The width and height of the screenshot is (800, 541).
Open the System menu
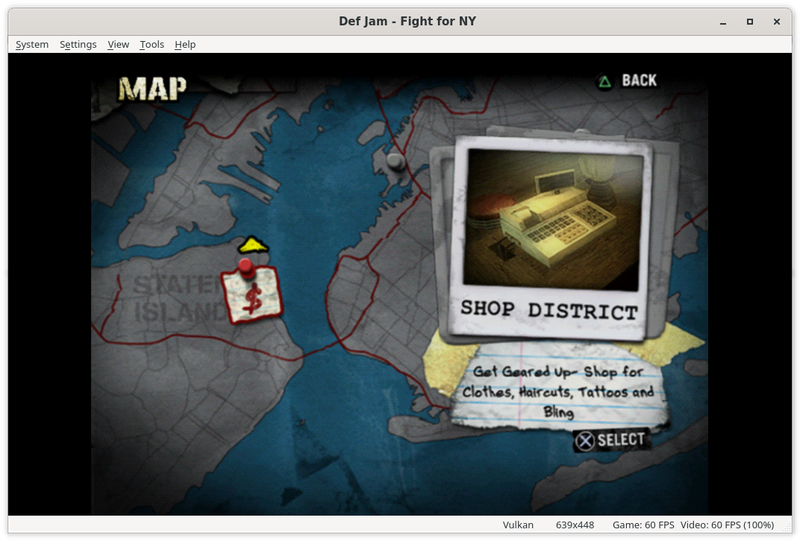click(32, 44)
